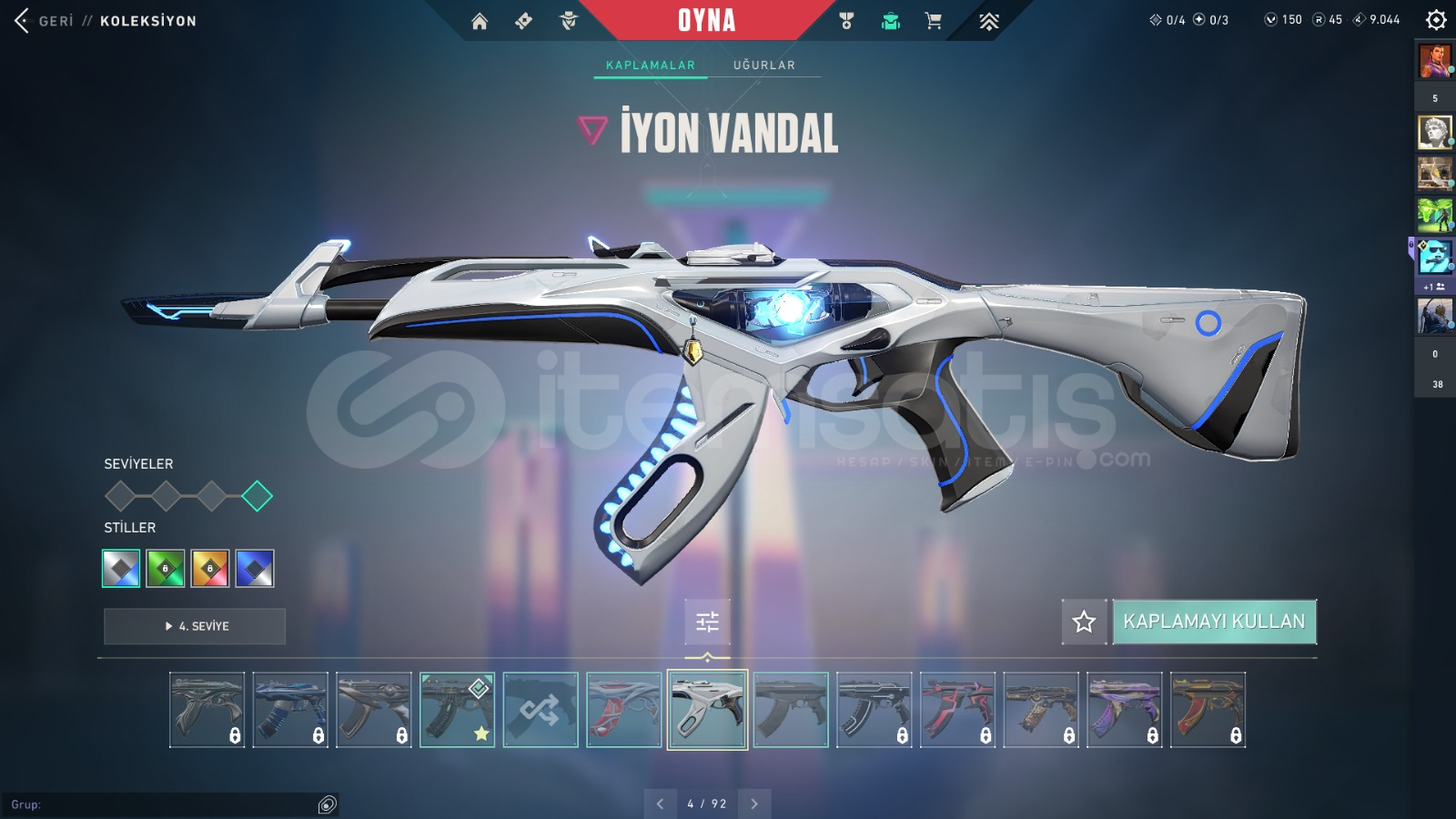
Task: Switch to the Uğurlar tab
Action: tap(764, 66)
